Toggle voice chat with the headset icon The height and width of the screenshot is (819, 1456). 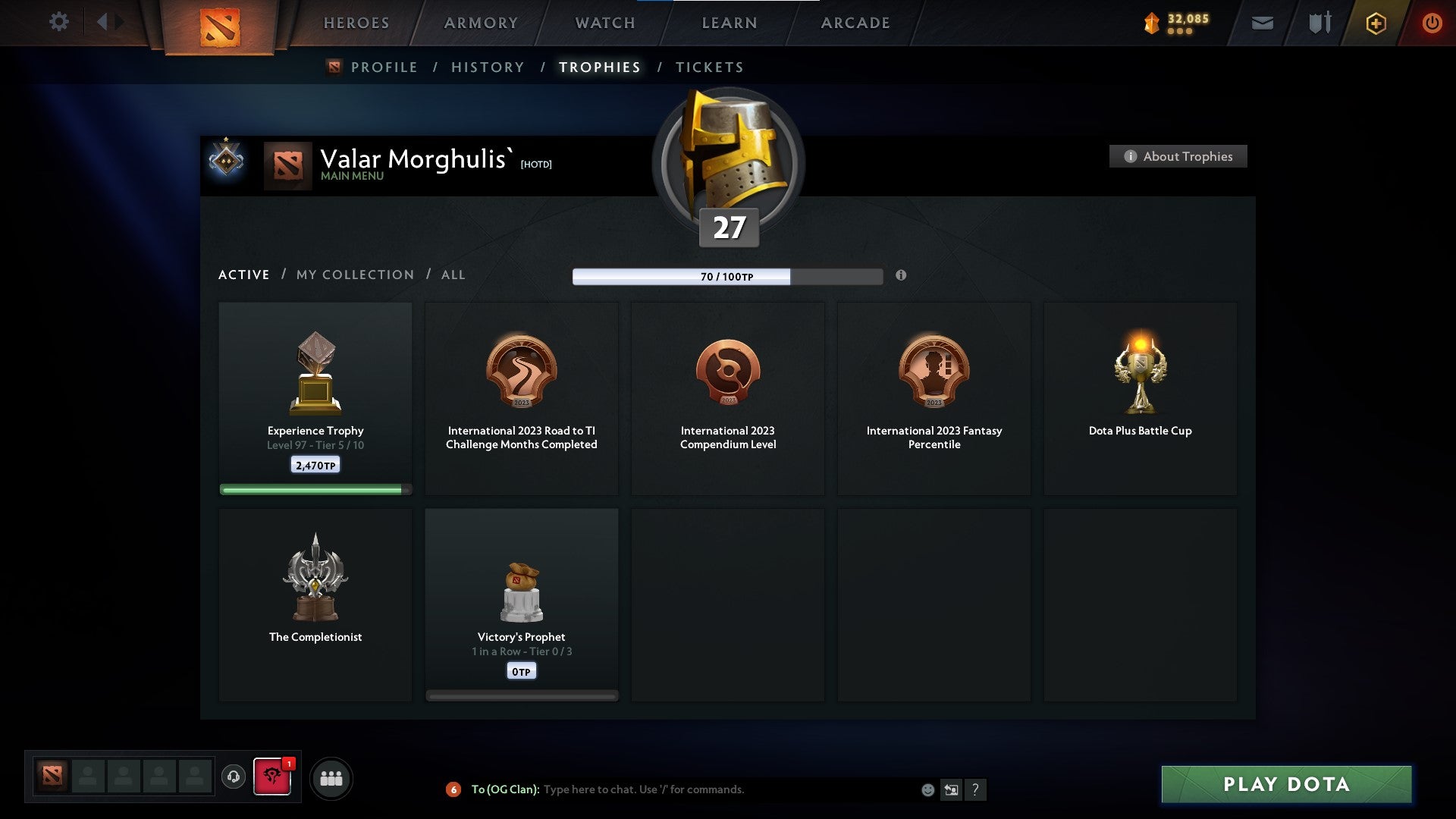(x=233, y=777)
